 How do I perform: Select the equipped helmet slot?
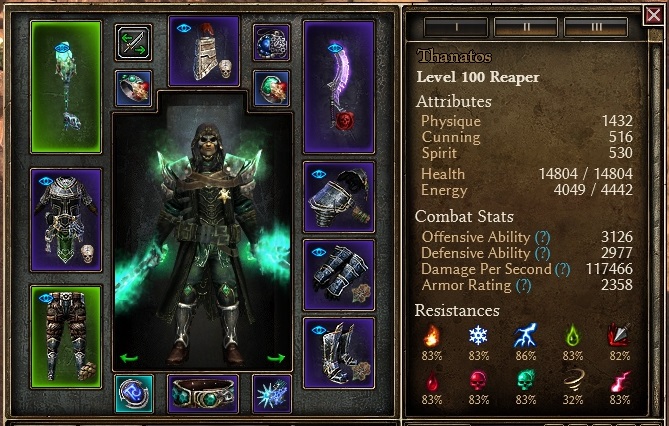click(204, 51)
